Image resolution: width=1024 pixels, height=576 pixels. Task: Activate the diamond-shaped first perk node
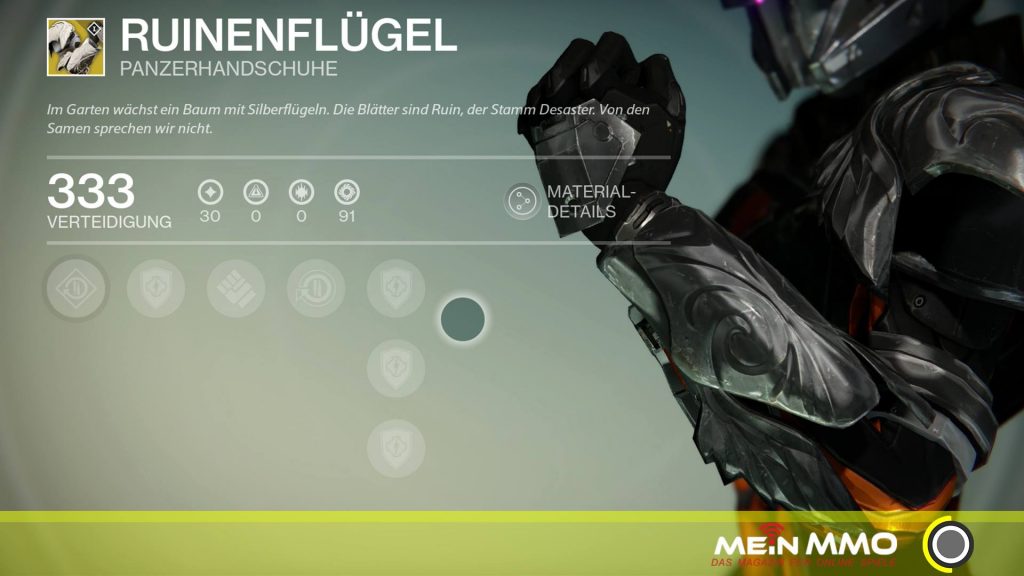[x=76, y=289]
